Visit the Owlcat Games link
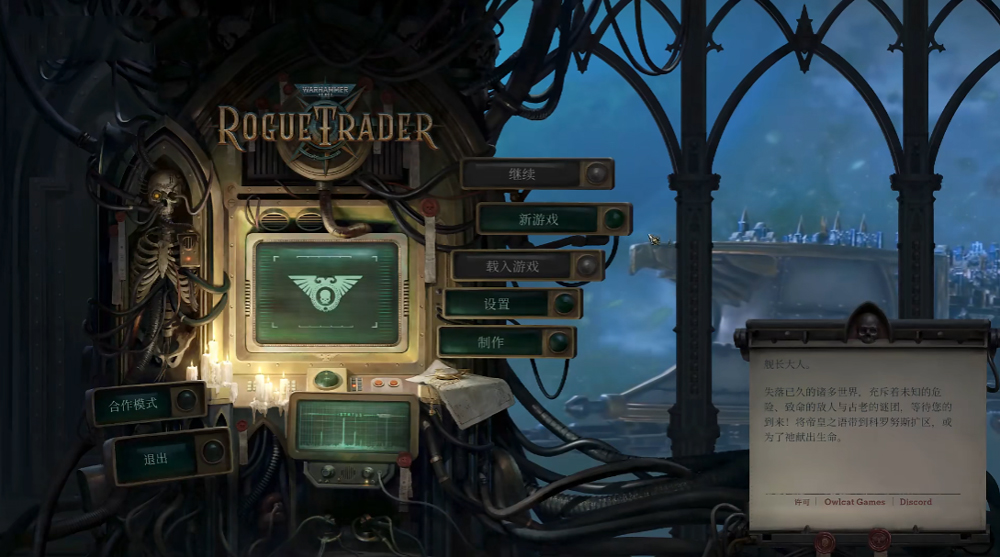The width and height of the screenshot is (1000, 557). point(855,502)
